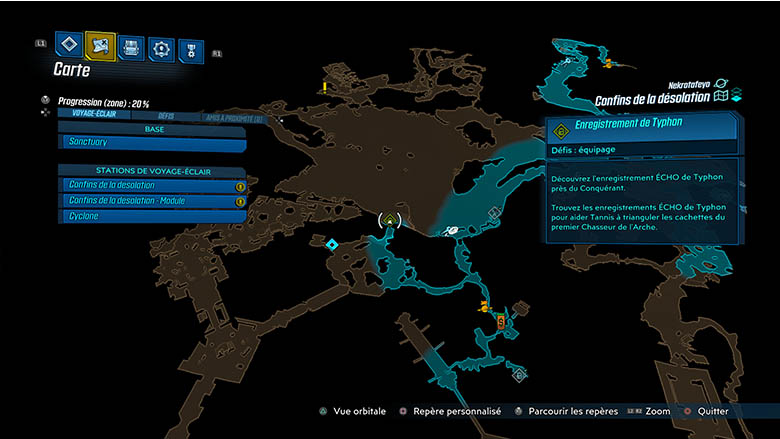Click the Typhon recording challenge marker on map
Viewport: 780px width, 439px height.
coord(390,219)
